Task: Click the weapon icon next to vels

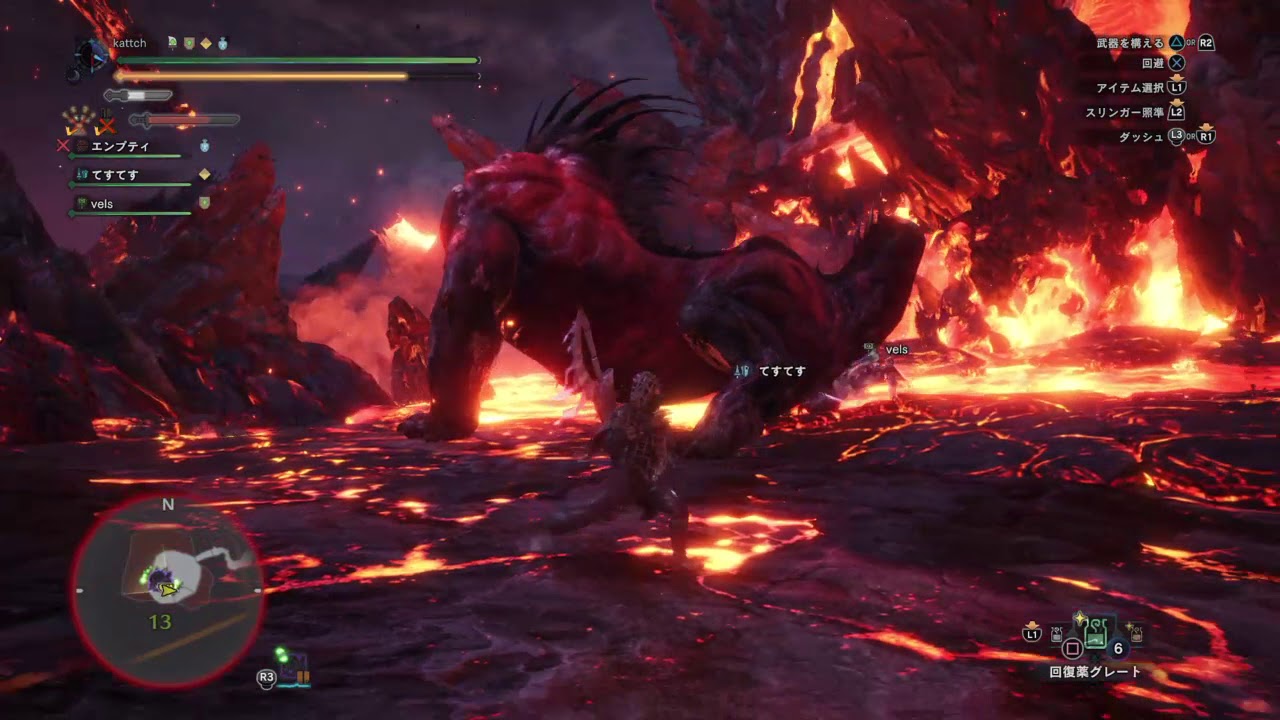Action: (82, 204)
